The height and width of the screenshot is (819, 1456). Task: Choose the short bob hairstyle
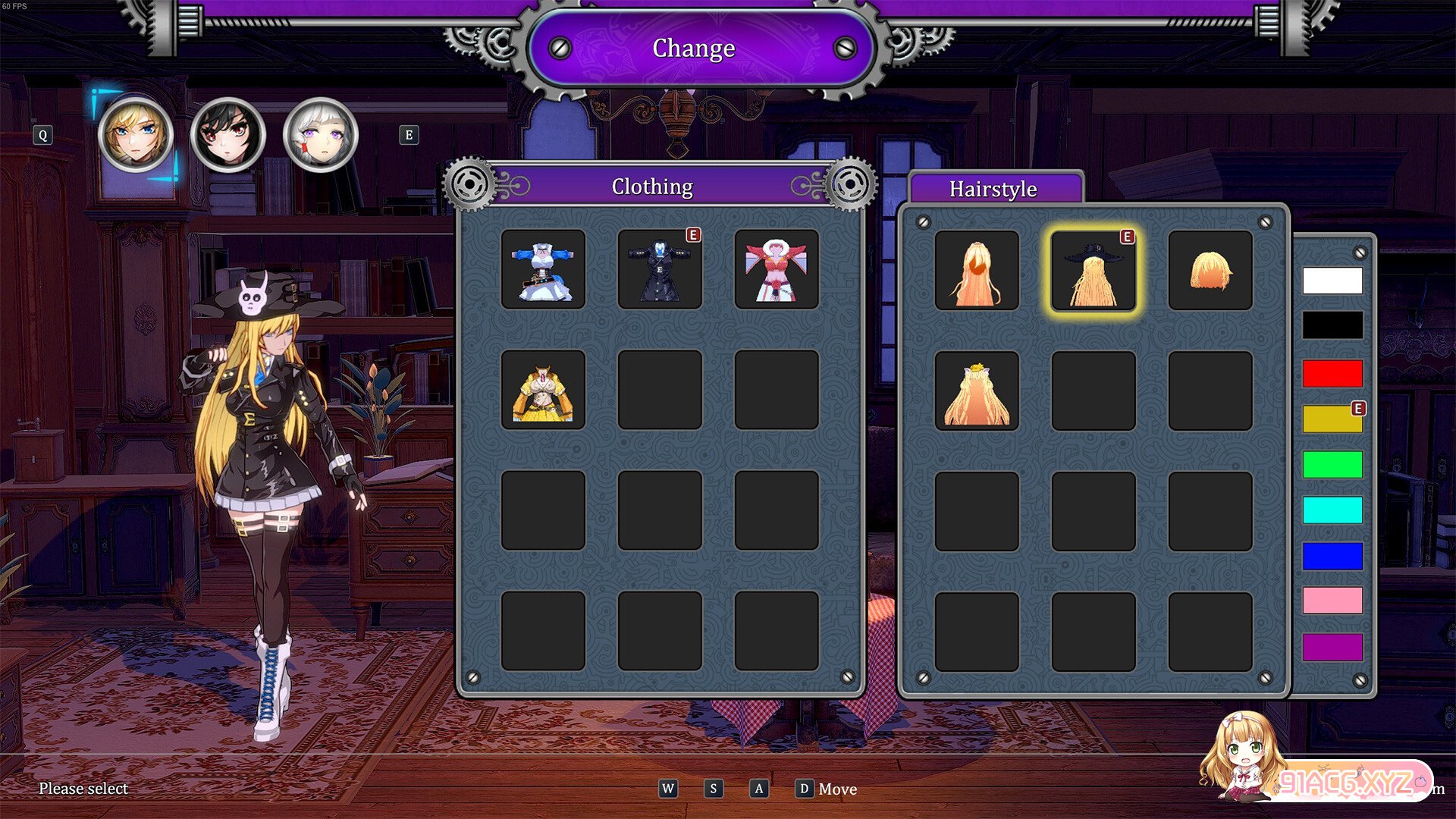tap(1210, 271)
